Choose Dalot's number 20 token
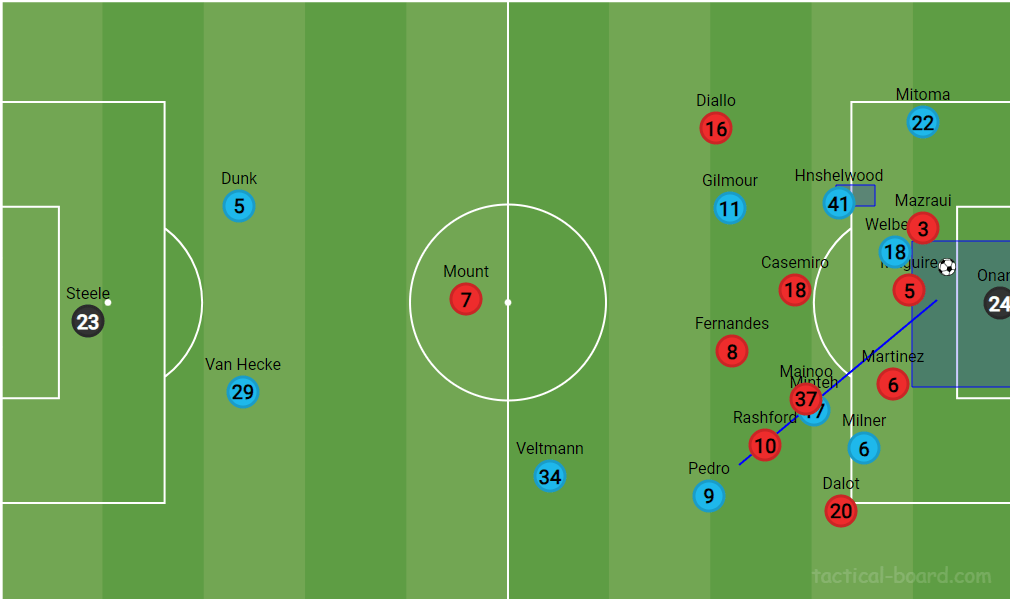The image size is (1010, 599). pos(841,511)
